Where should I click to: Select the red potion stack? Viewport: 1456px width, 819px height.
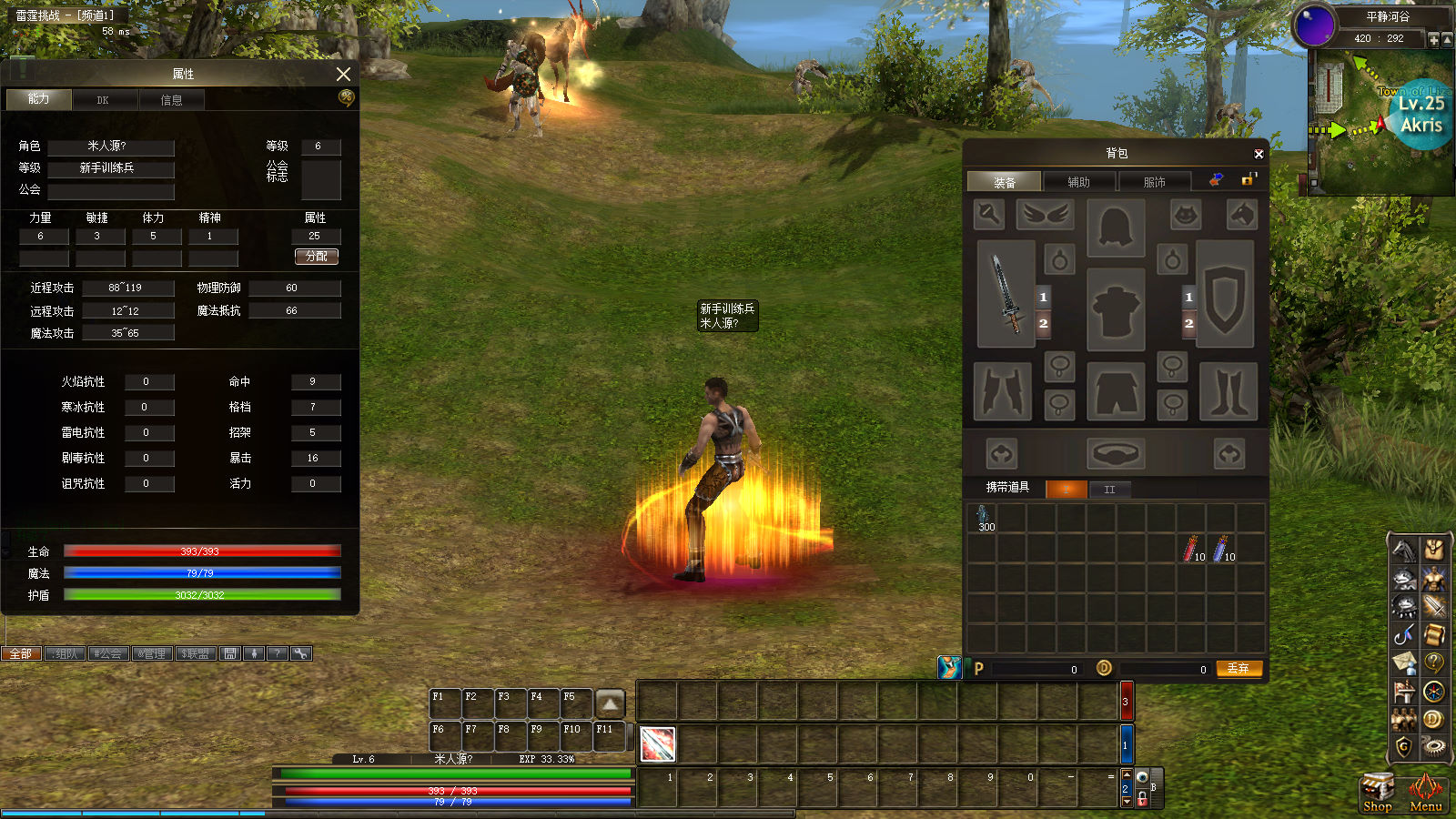point(1191,549)
